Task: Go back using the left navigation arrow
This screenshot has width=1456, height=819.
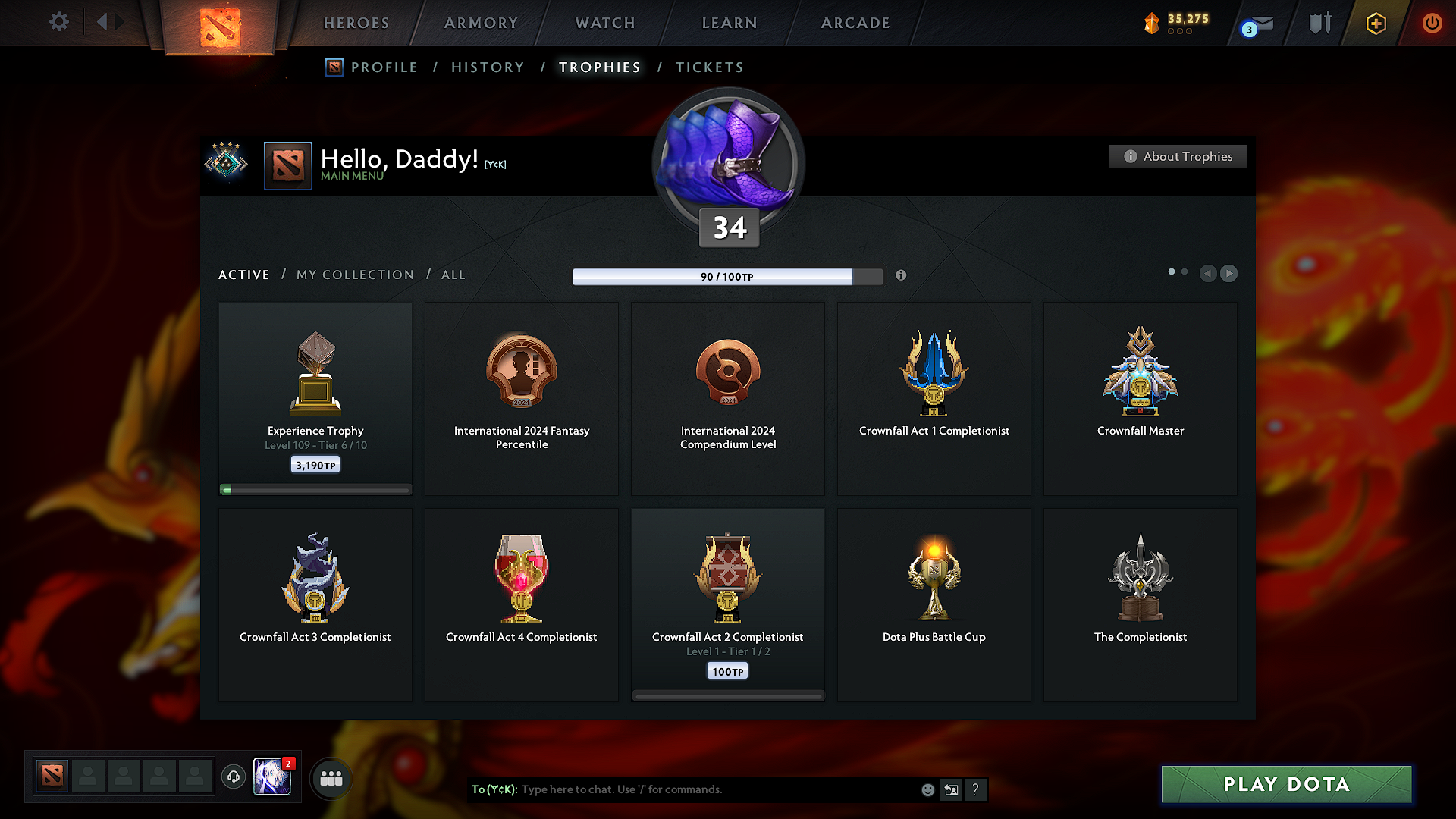Action: pos(1208,274)
